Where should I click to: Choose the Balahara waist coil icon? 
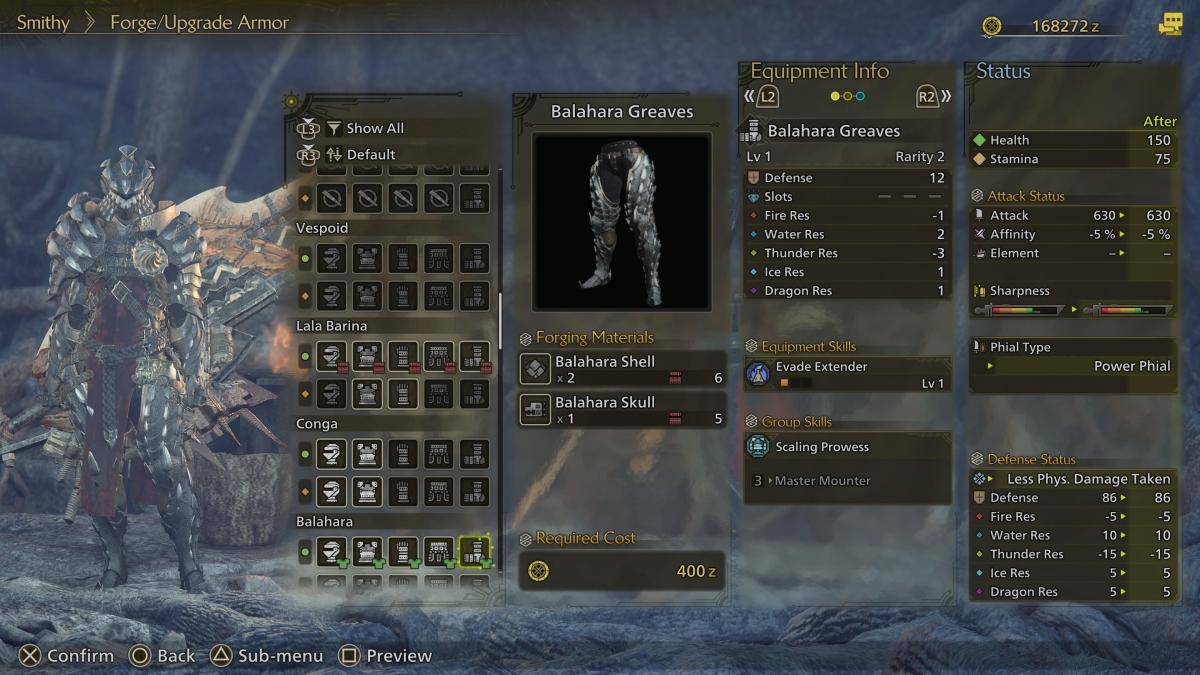[x=438, y=551]
